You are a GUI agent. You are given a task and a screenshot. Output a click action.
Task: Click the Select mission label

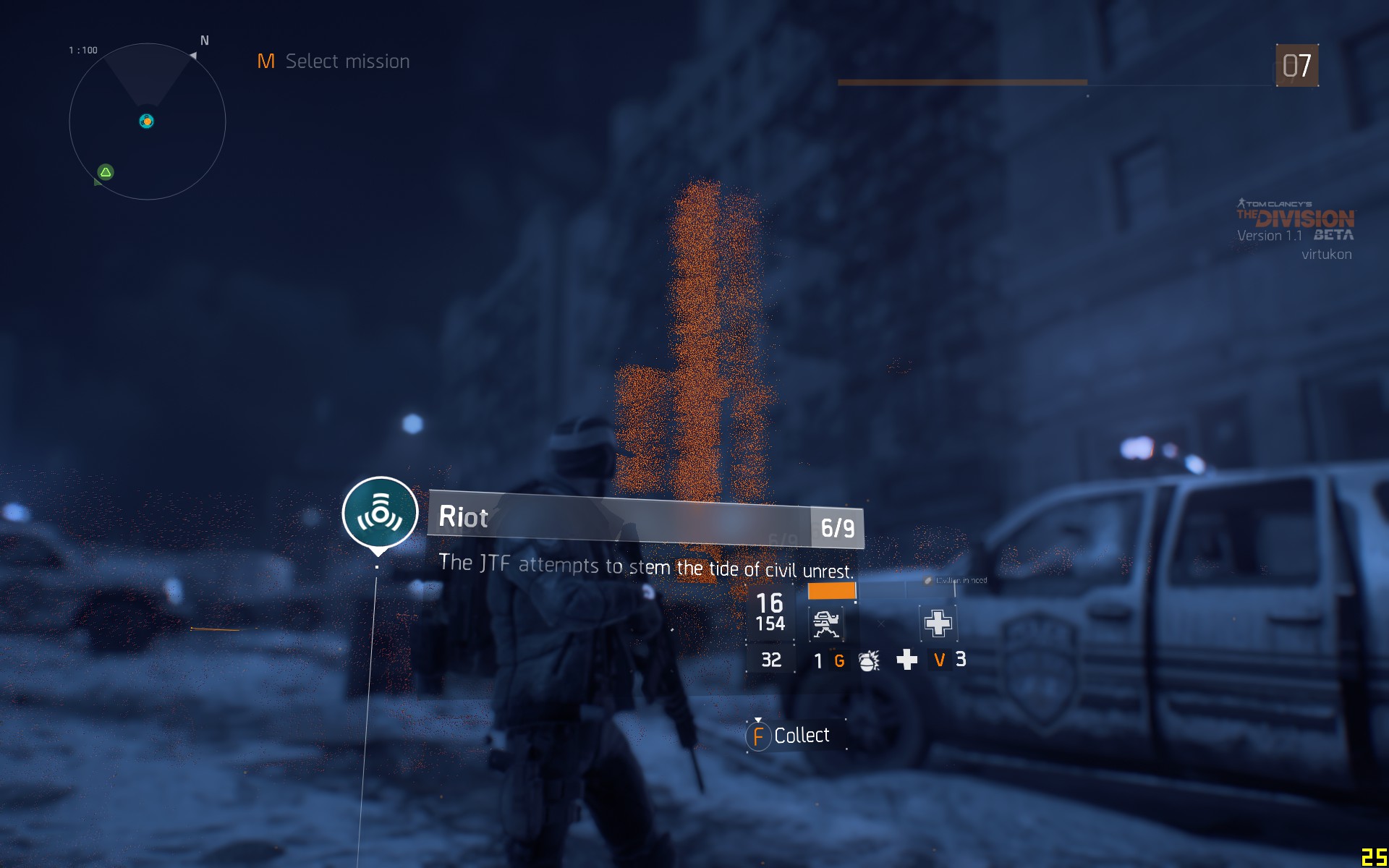347,61
